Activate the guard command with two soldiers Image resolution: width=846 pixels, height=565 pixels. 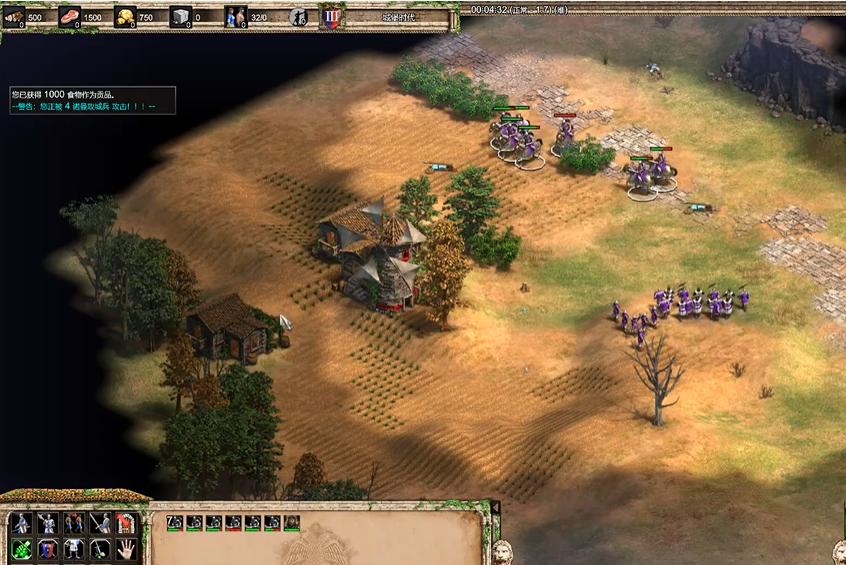pos(74,523)
